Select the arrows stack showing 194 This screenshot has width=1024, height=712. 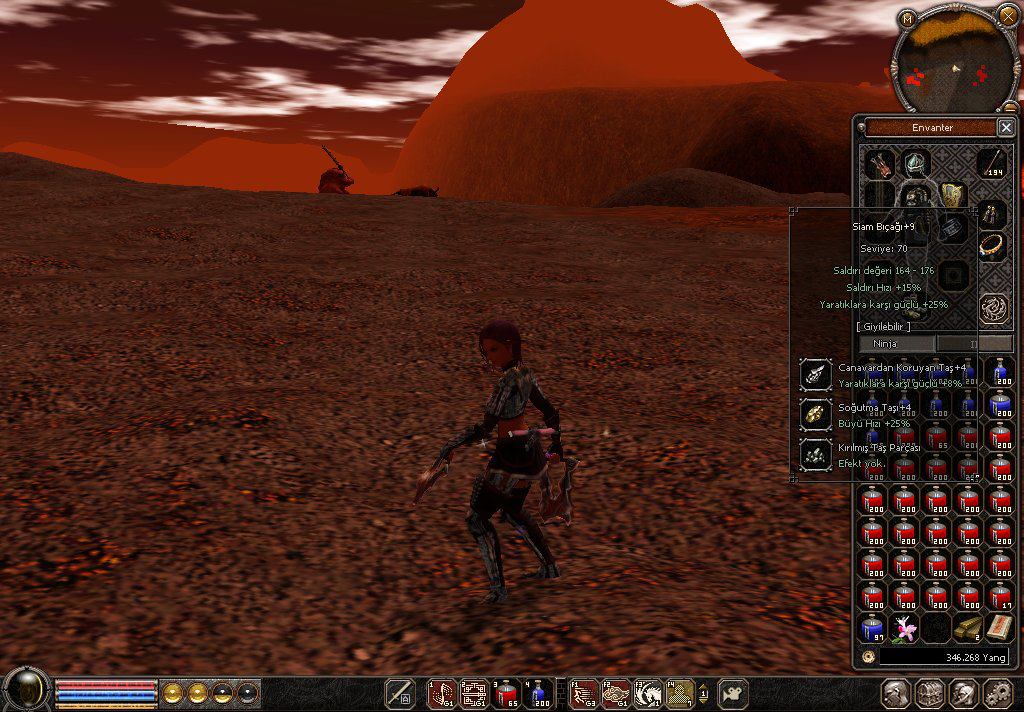click(x=991, y=162)
